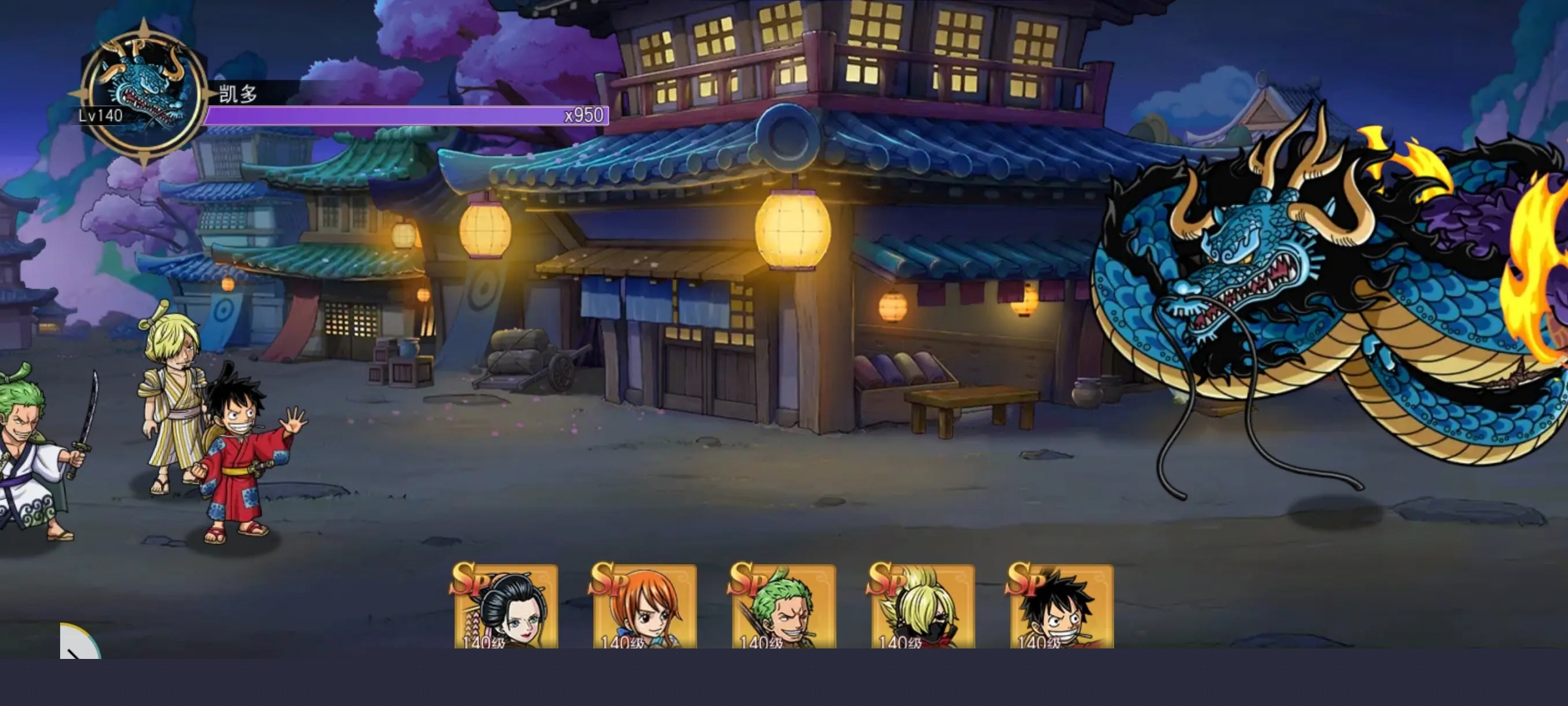Open the Kaido boss dragon portrait
The height and width of the screenshot is (706, 1568).
(x=144, y=95)
